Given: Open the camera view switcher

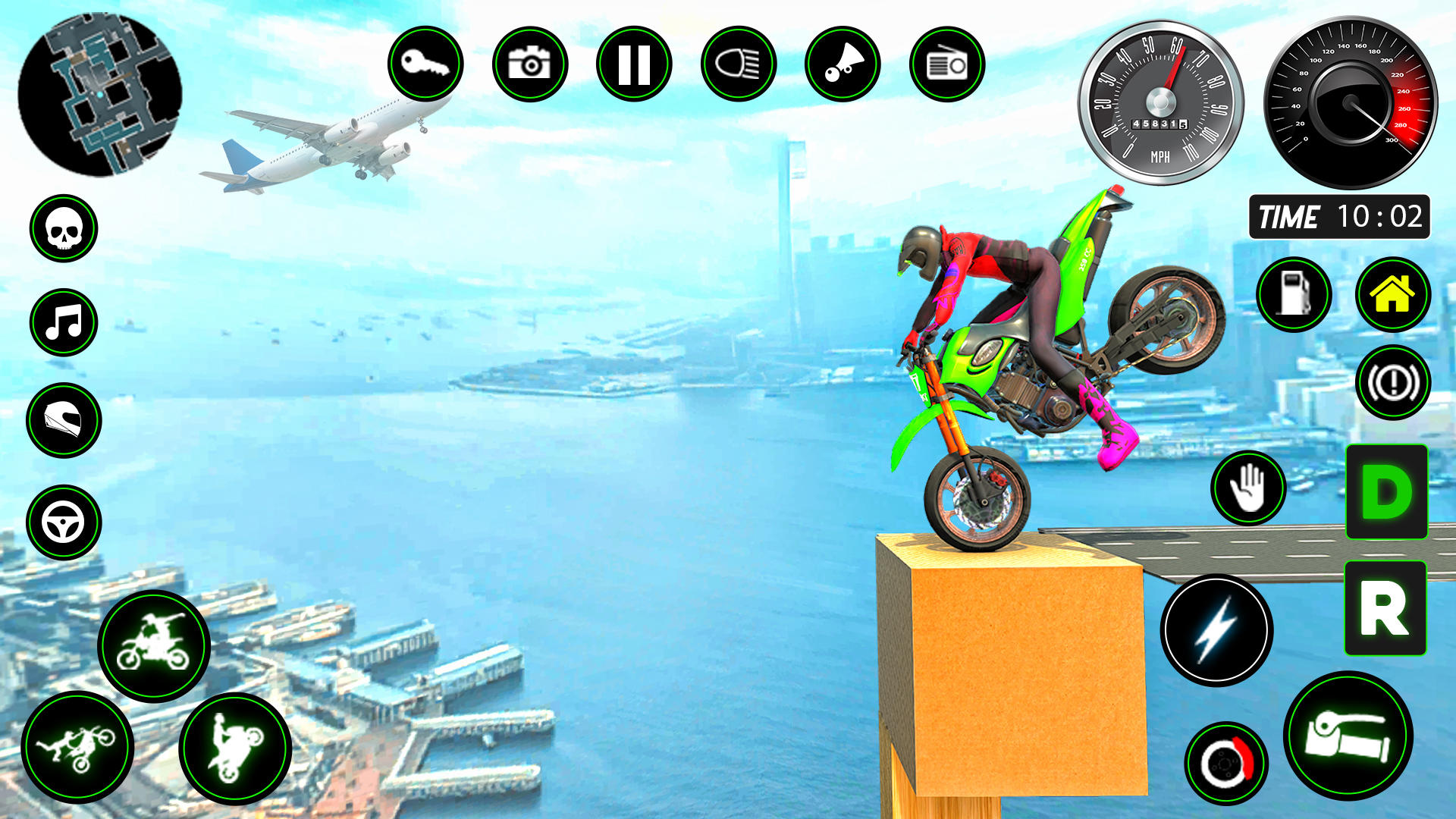Looking at the screenshot, I should (x=531, y=64).
